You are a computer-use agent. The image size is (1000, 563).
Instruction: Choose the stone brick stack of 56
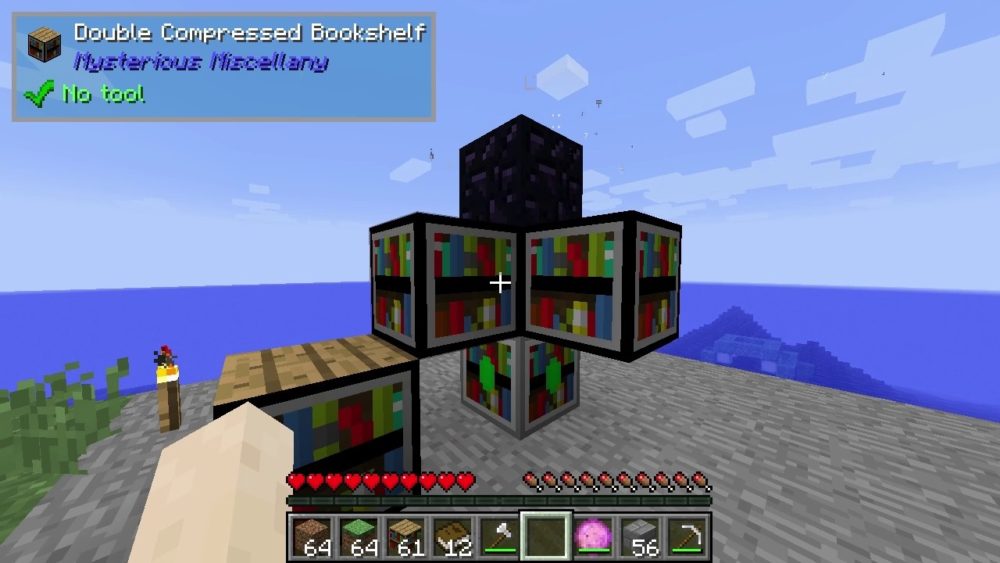click(640, 536)
